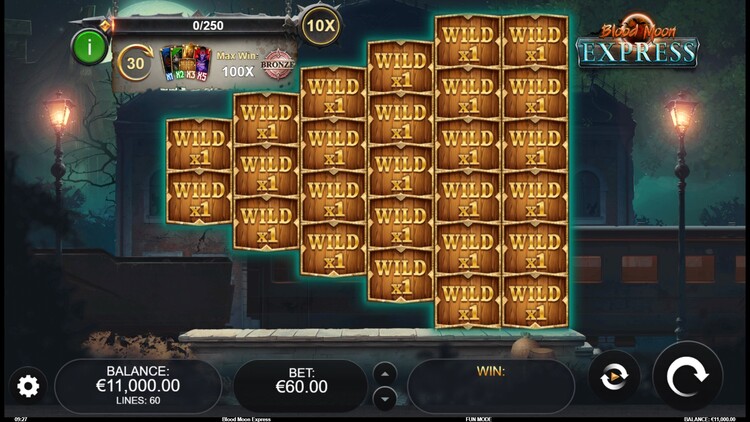
Task: Open the gear settings menu
Action: pos(28,386)
